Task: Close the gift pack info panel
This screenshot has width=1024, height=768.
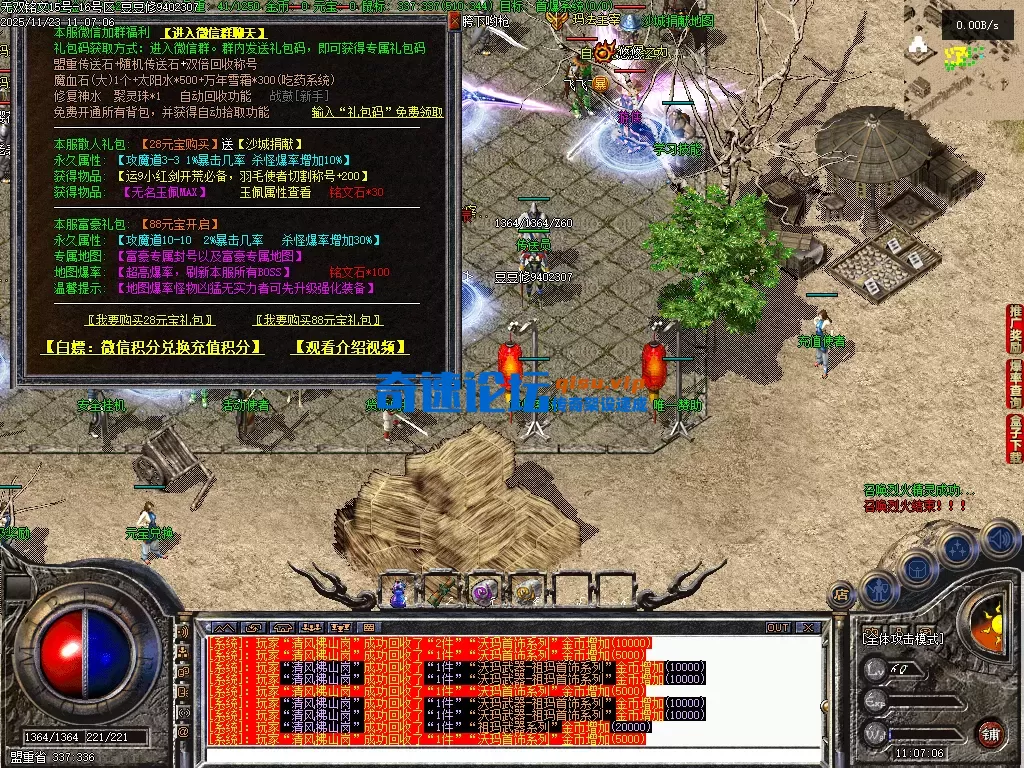Action: click(455, 20)
